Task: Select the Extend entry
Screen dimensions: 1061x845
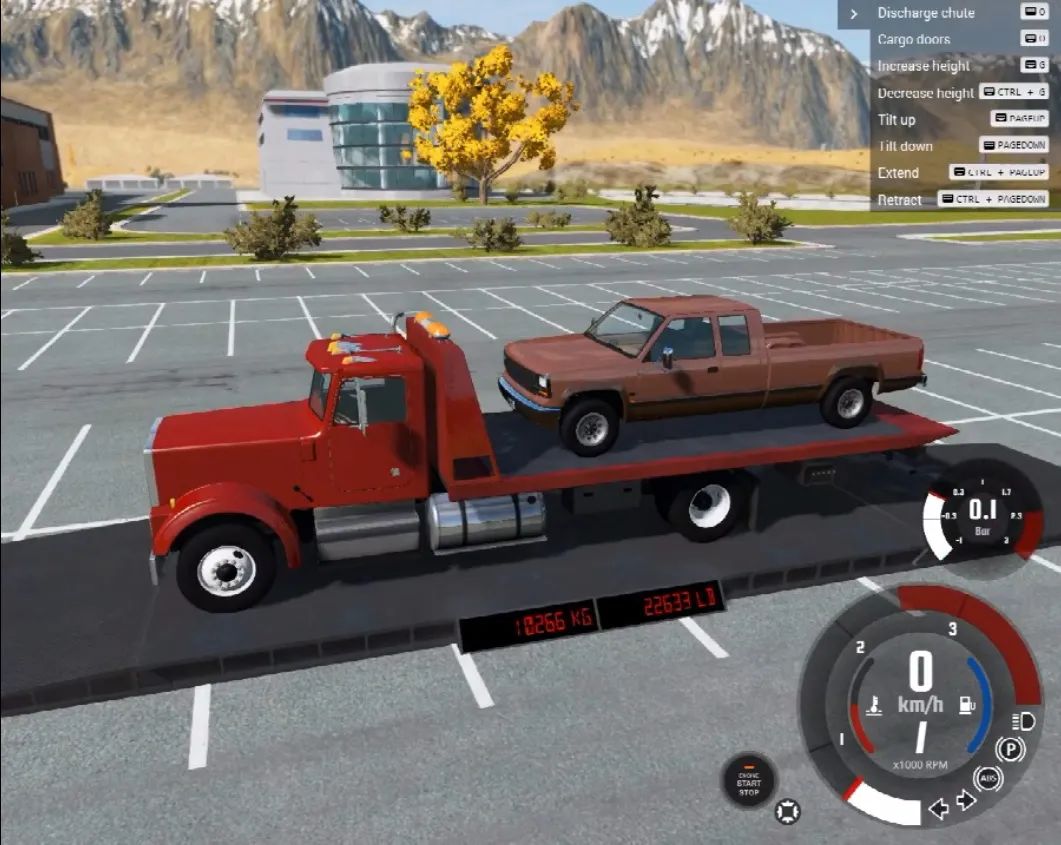Action: [898, 173]
